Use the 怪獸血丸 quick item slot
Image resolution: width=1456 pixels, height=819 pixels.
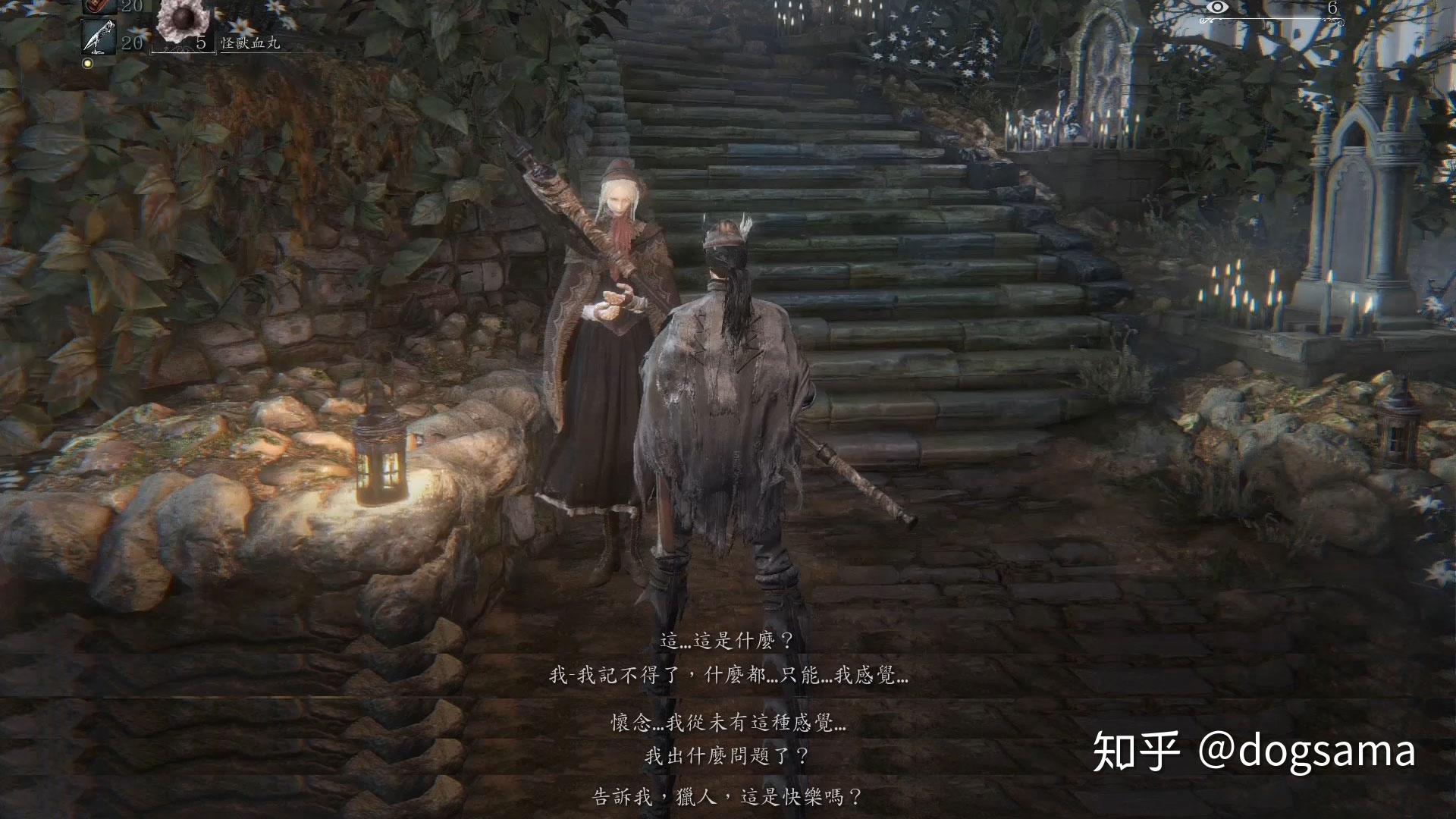182,21
